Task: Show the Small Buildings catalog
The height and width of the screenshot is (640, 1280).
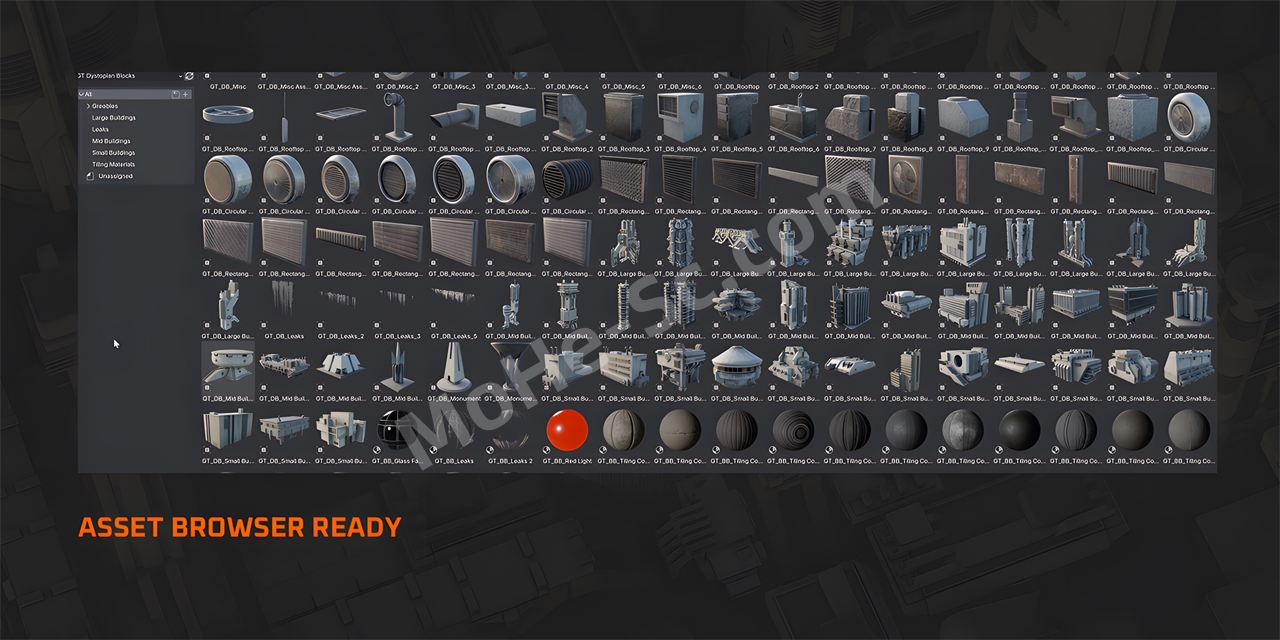Action: (x=113, y=153)
